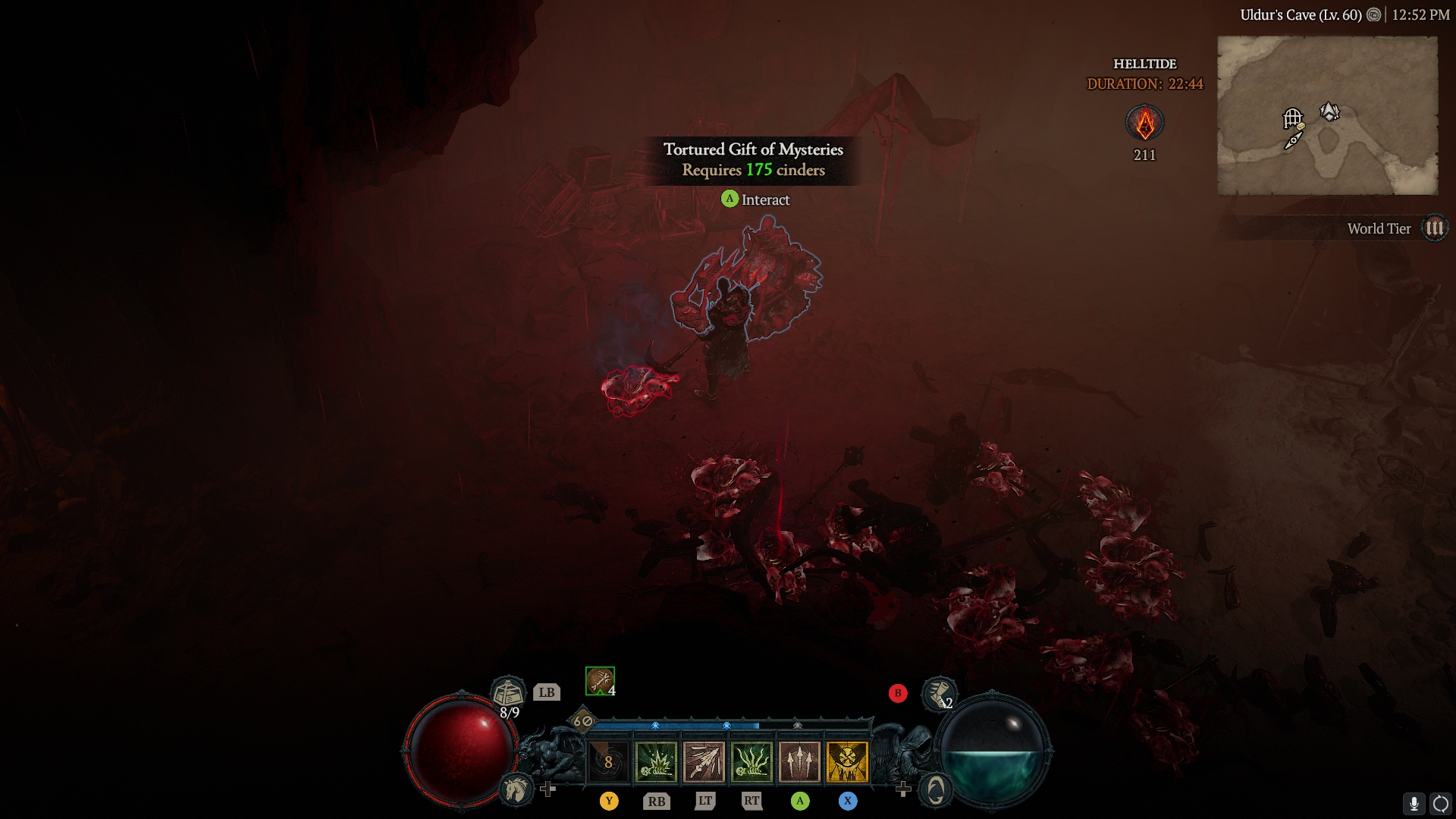Click the circular arrows refresh overlay button
The image size is (1456, 819).
click(x=1440, y=804)
